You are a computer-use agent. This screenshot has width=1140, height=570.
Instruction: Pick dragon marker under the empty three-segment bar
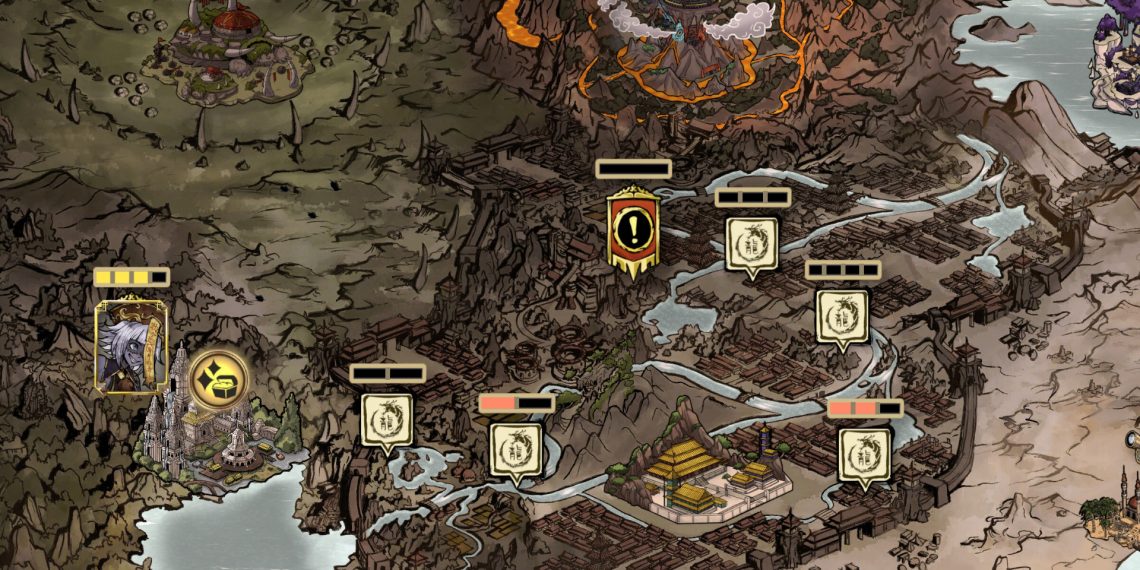pos(752,244)
